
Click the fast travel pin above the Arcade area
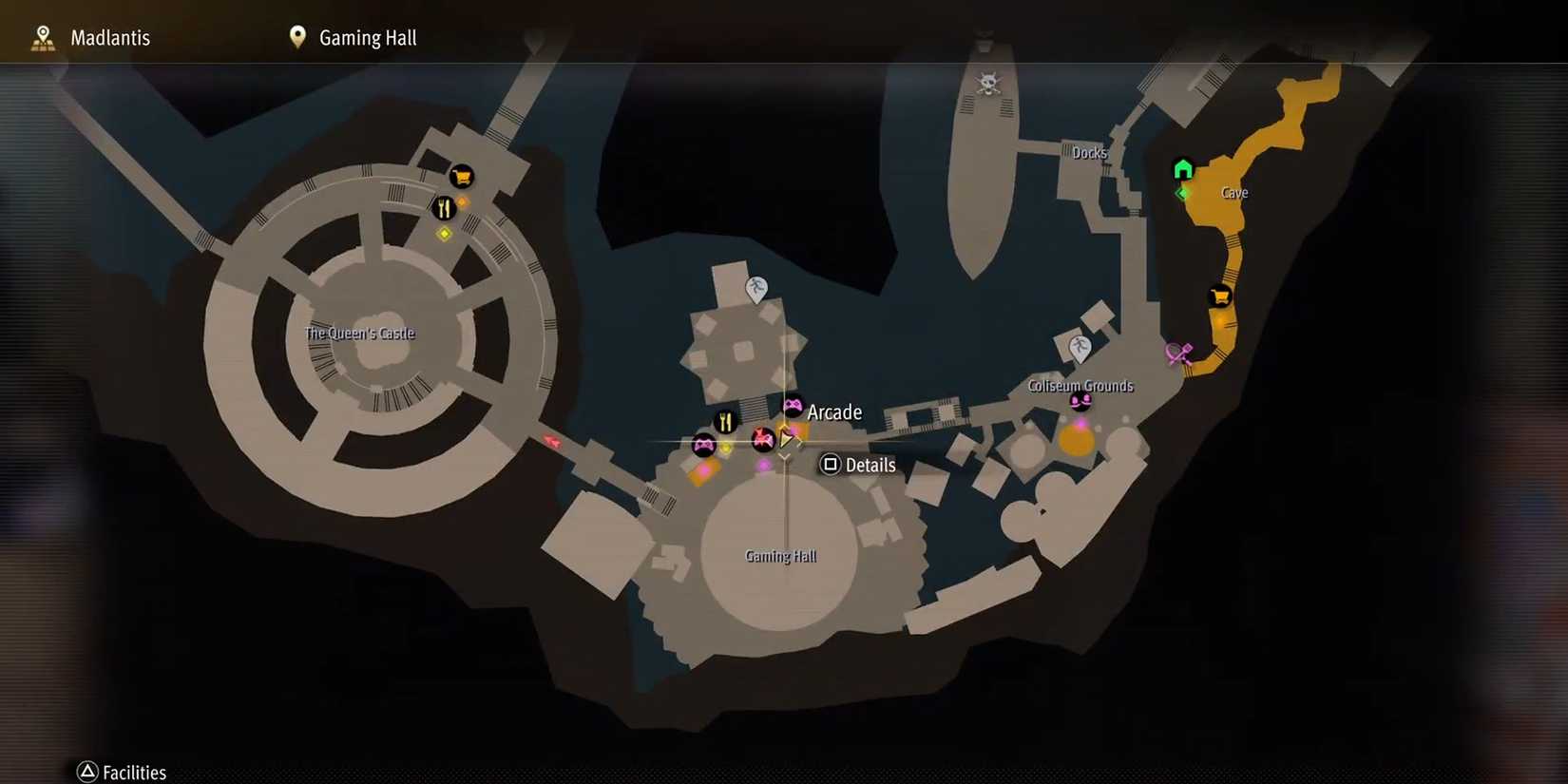click(x=755, y=288)
